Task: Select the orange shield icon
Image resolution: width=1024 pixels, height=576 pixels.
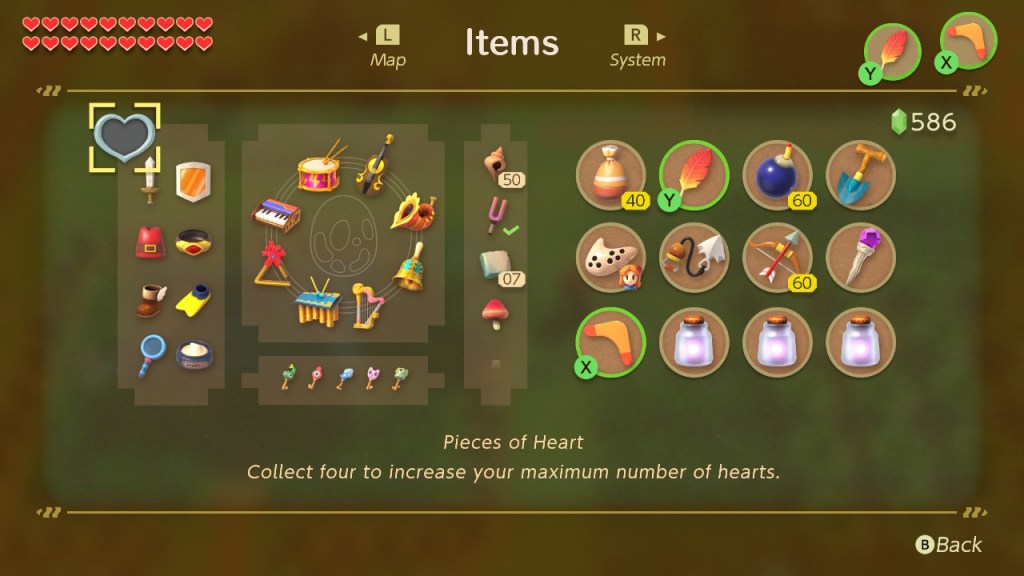Action: pyautogui.click(x=193, y=181)
